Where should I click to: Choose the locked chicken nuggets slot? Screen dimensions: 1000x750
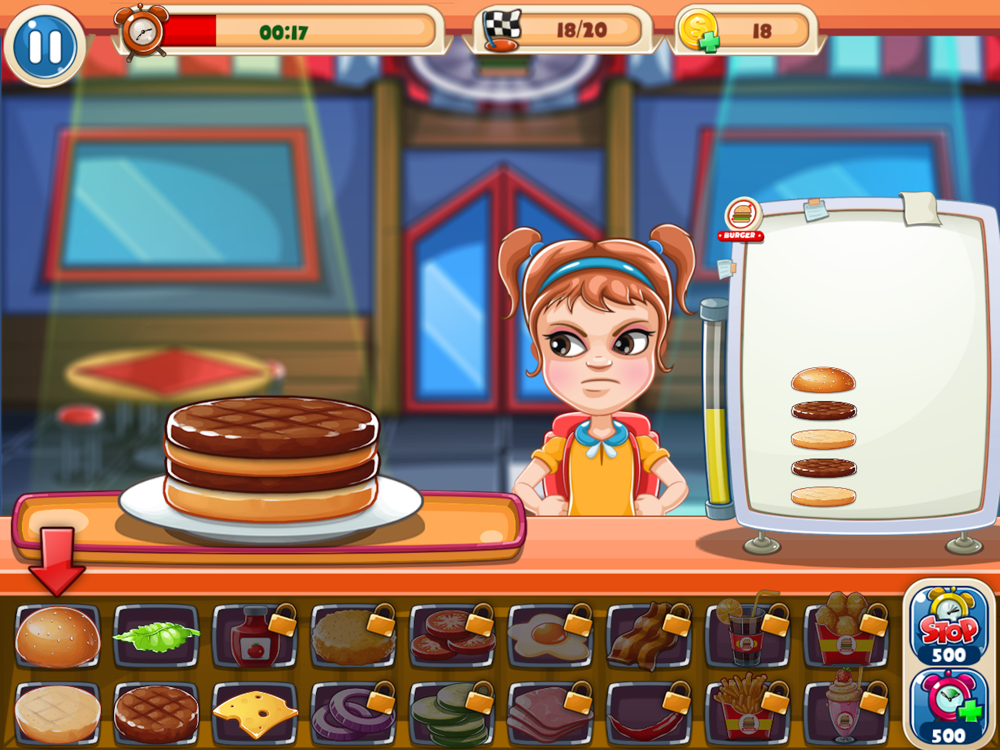846,637
